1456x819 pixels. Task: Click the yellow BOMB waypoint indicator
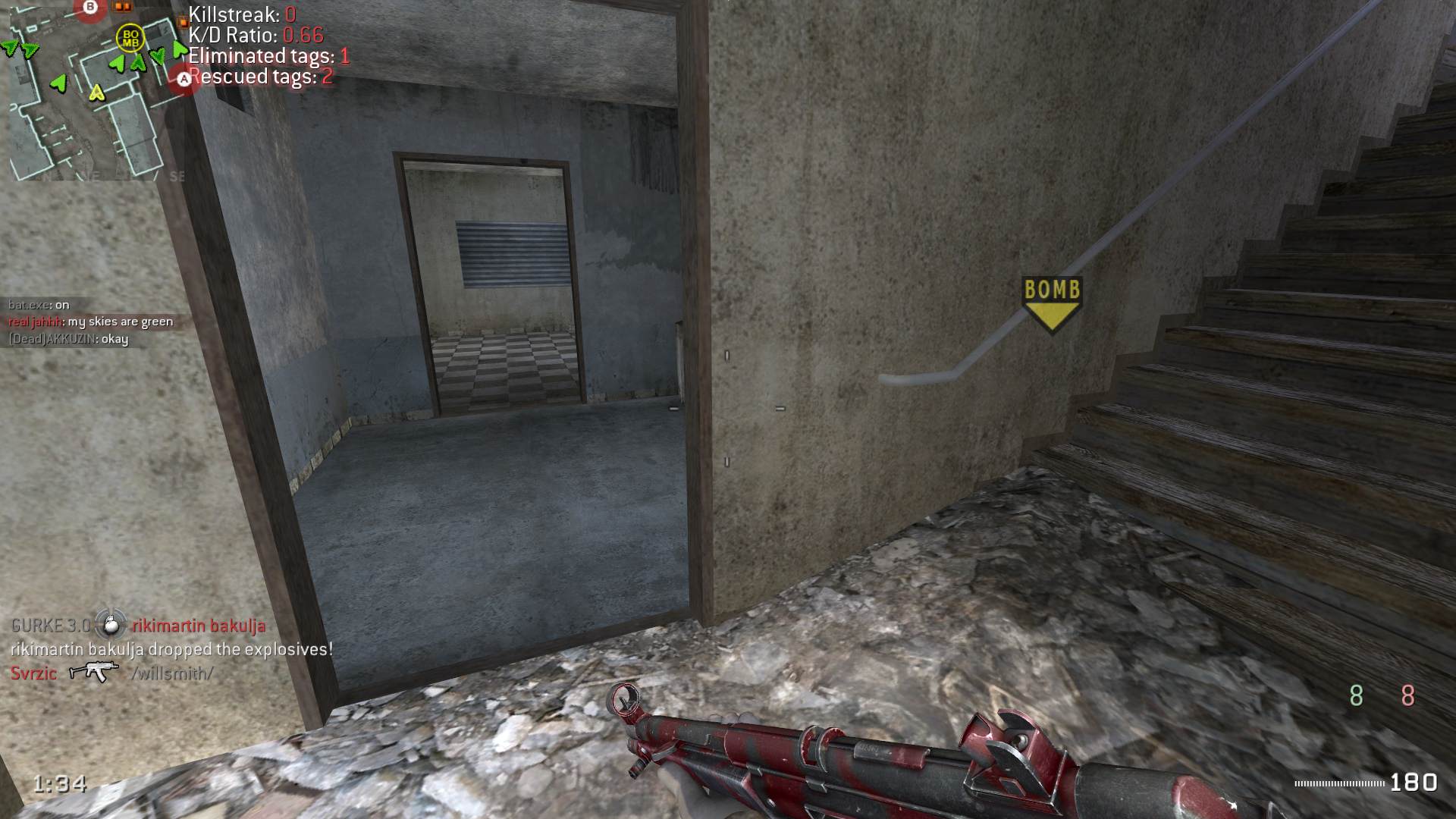pos(1052,303)
